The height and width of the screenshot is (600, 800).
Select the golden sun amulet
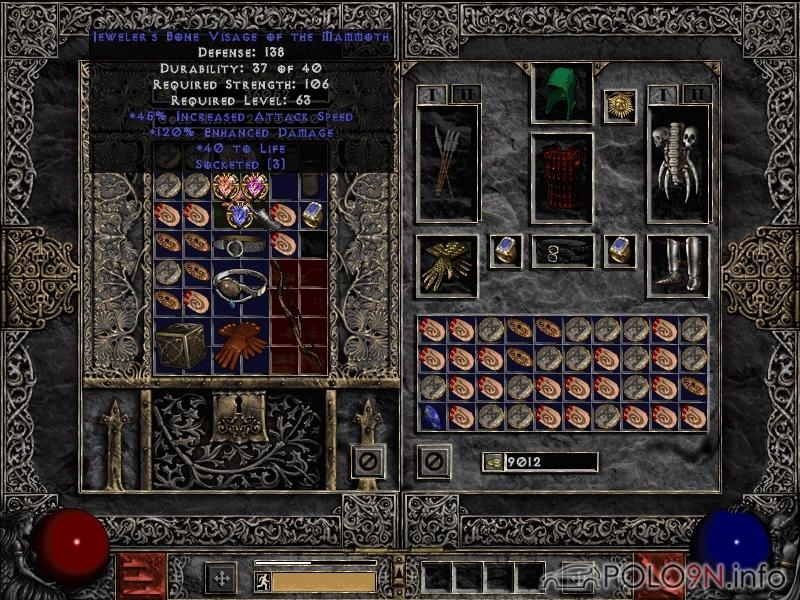[619, 106]
